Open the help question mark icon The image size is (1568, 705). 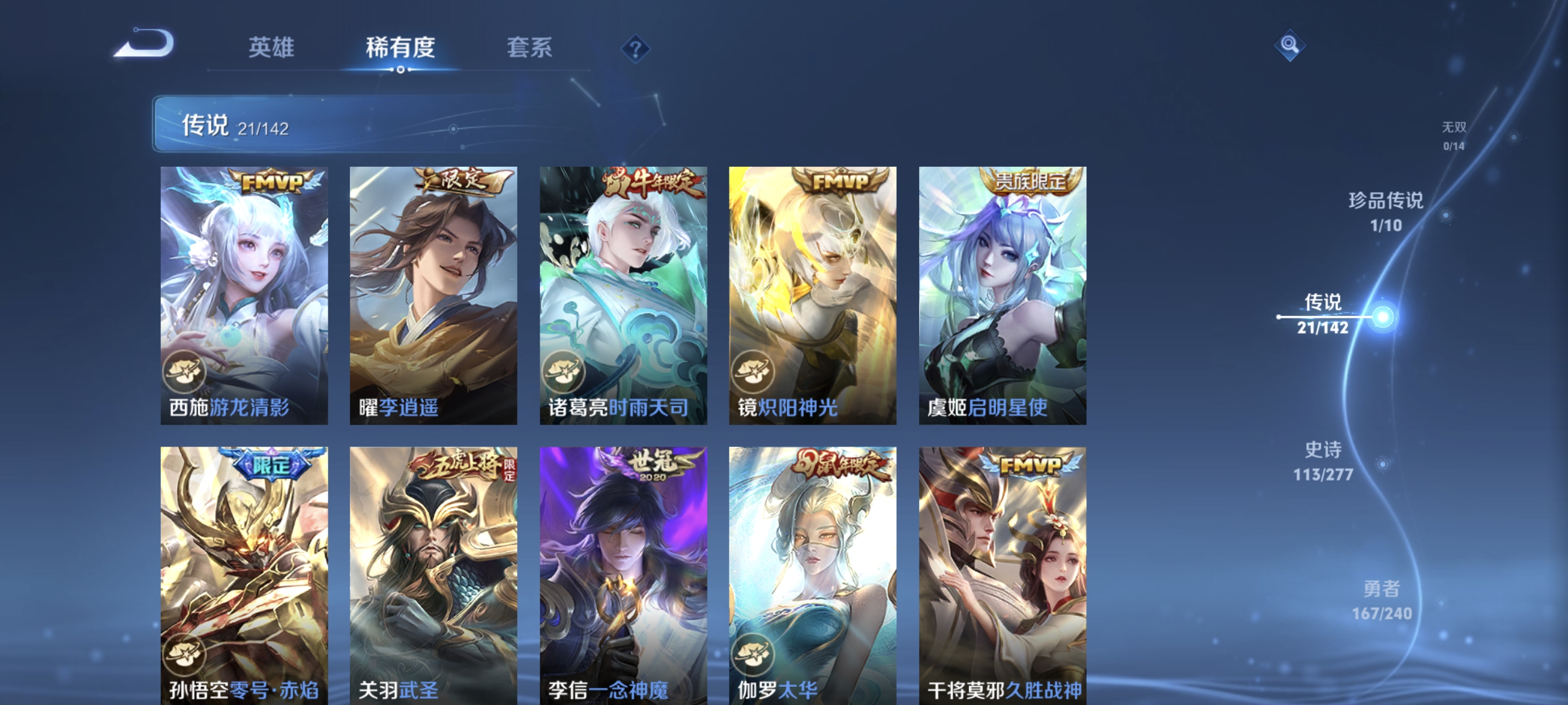[x=635, y=50]
